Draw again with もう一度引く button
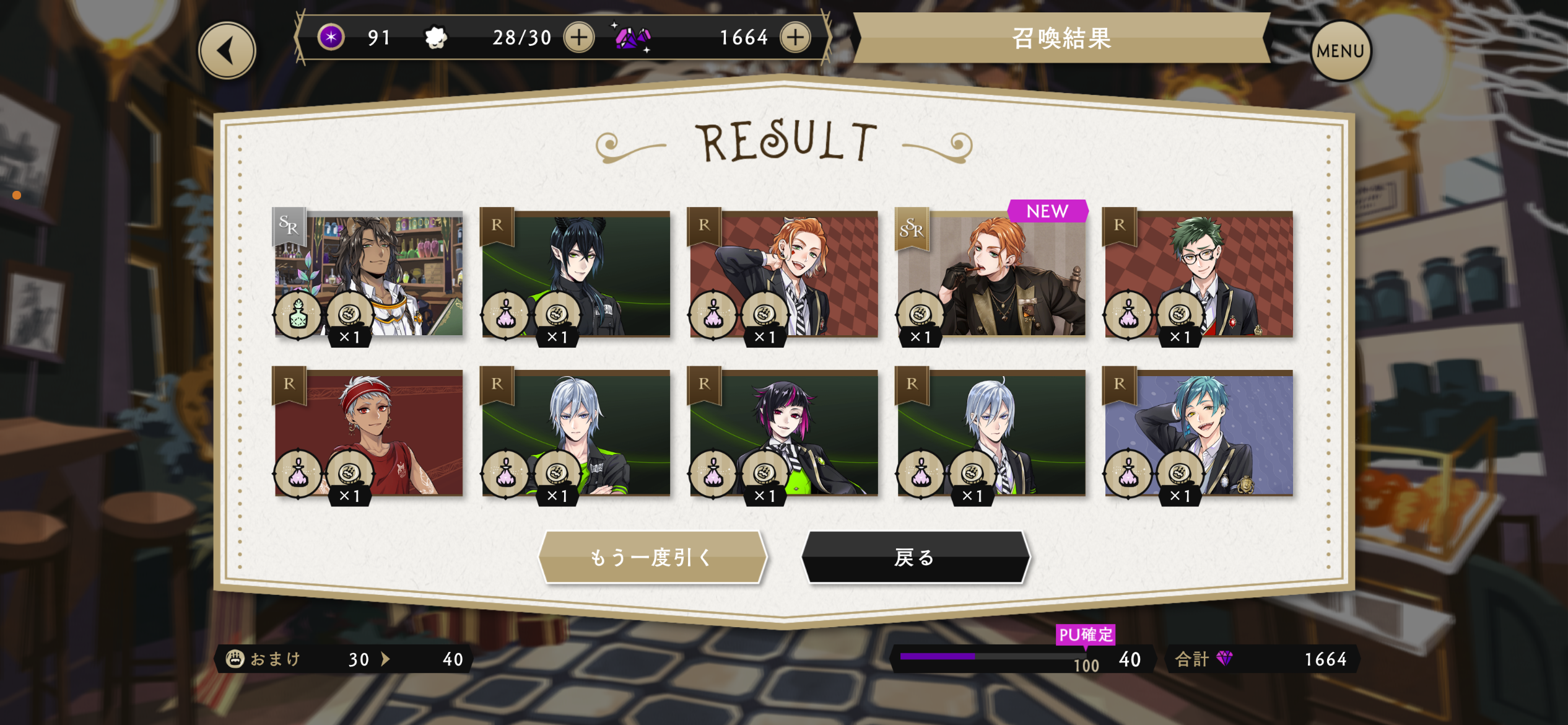The width and height of the screenshot is (1568, 725). (x=652, y=557)
